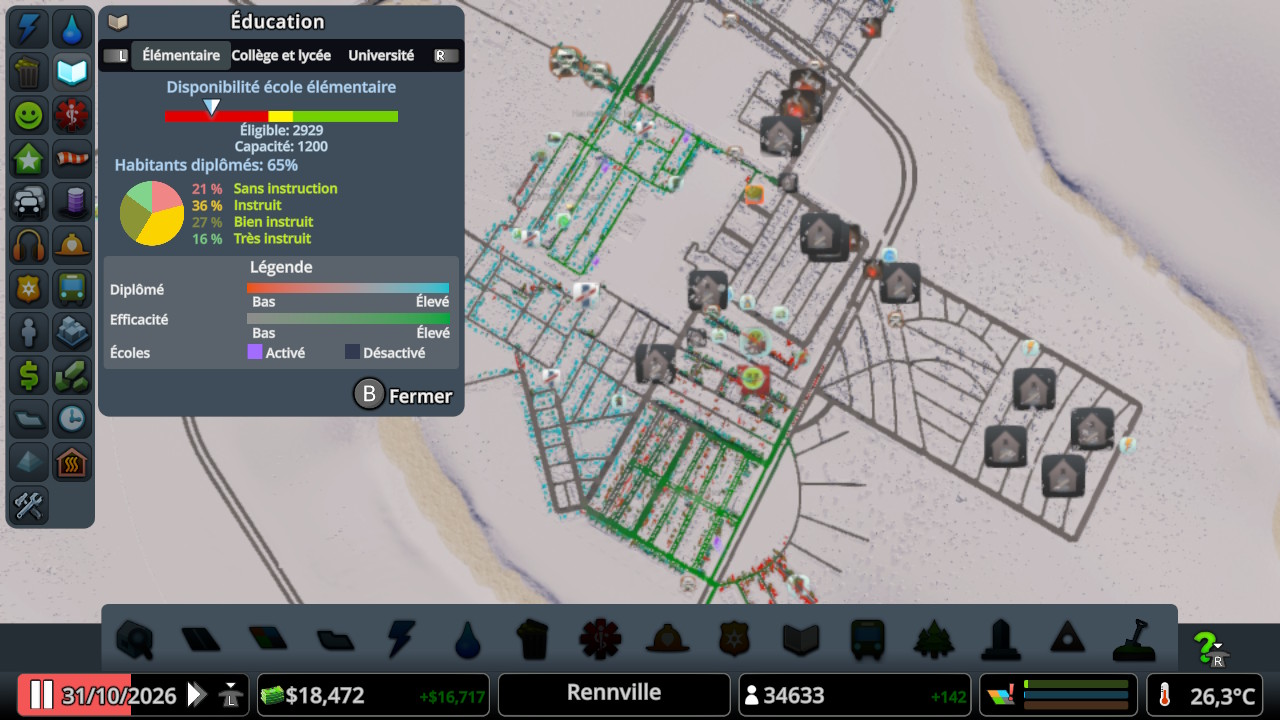Pause the game simulation
1280x720 pixels.
coord(41,695)
